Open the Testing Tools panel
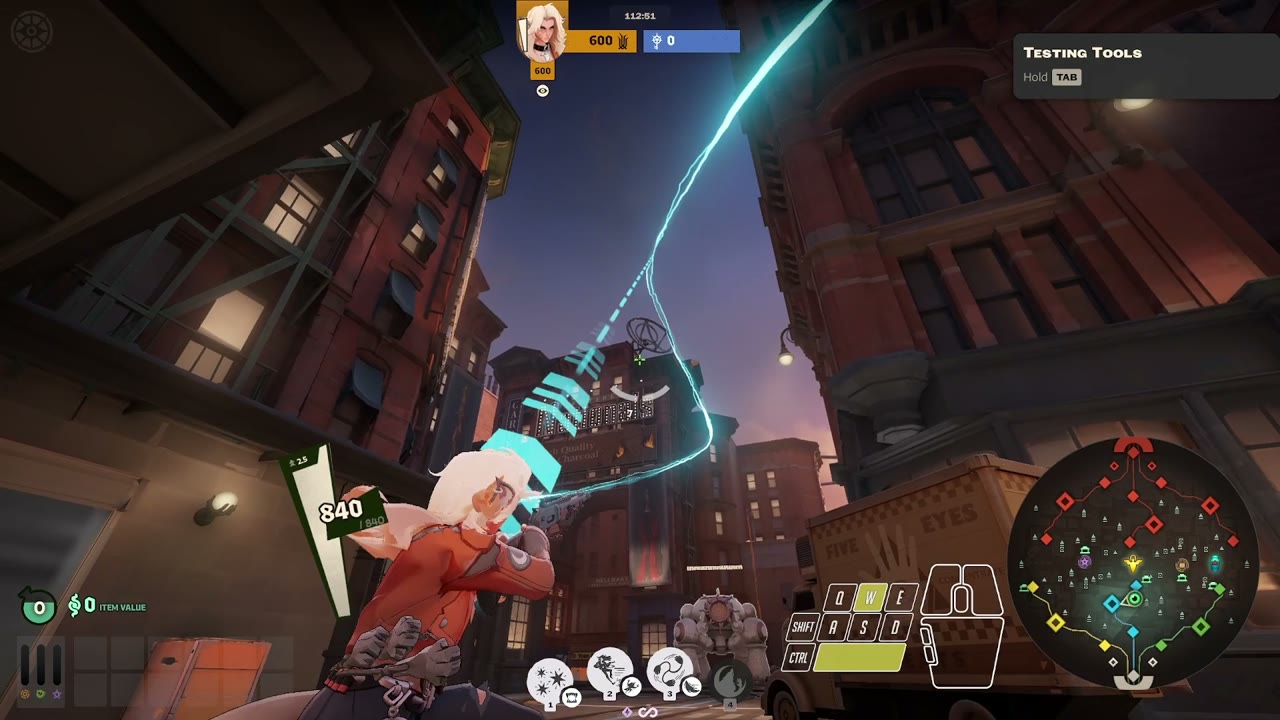This screenshot has width=1280, height=720. [x=1082, y=53]
